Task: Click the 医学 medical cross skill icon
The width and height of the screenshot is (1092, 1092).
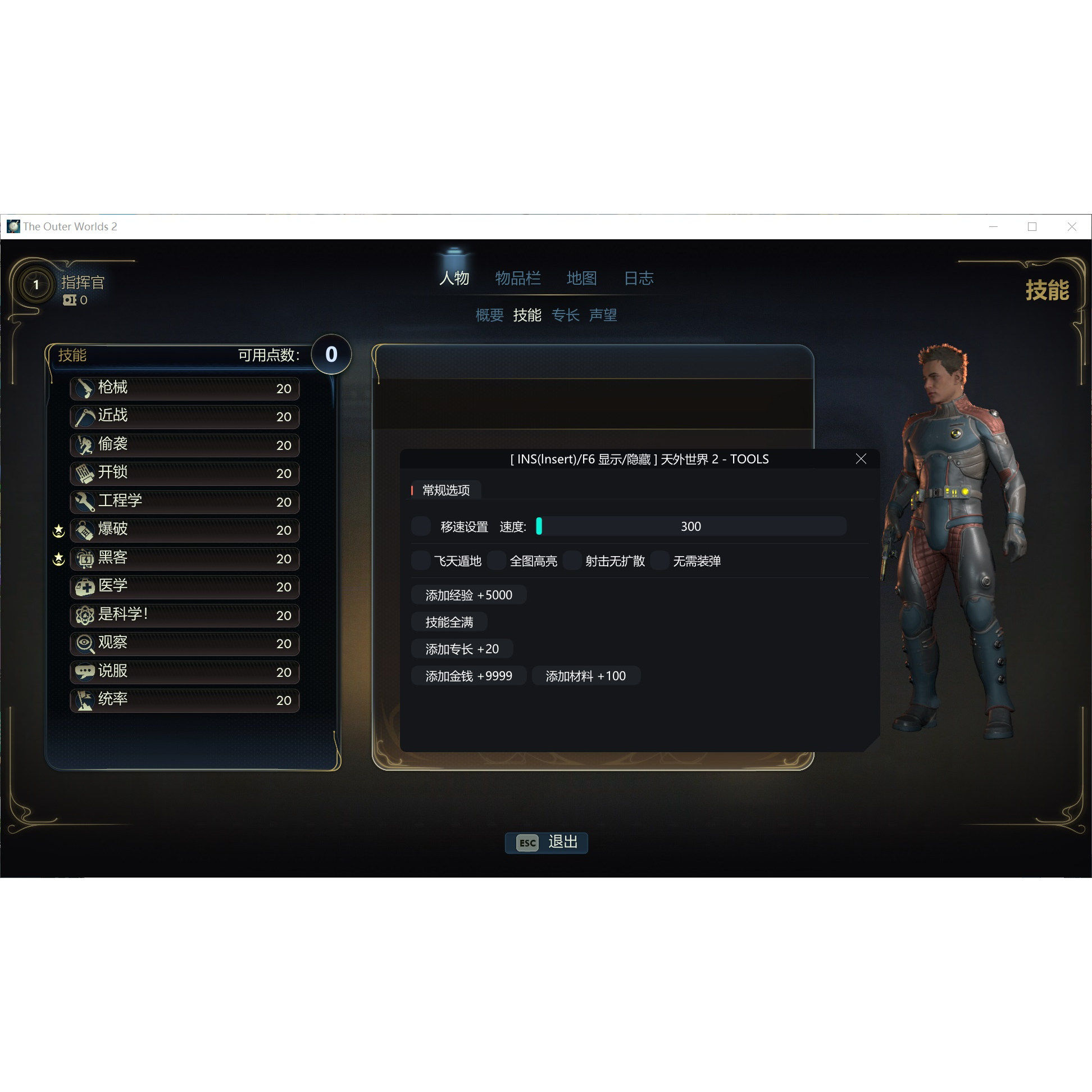Action: point(85,587)
